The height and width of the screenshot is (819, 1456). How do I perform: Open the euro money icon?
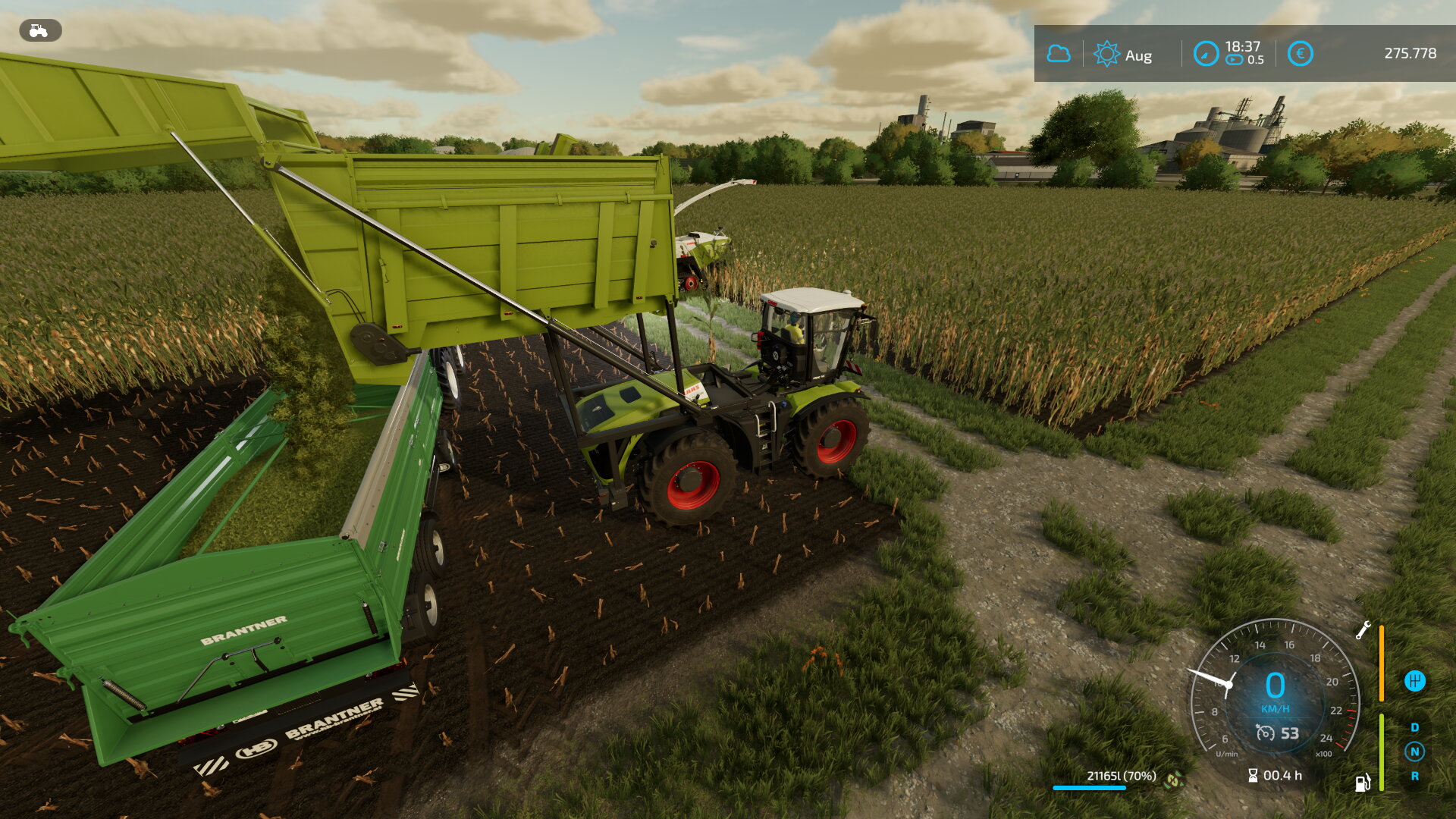coord(1300,54)
